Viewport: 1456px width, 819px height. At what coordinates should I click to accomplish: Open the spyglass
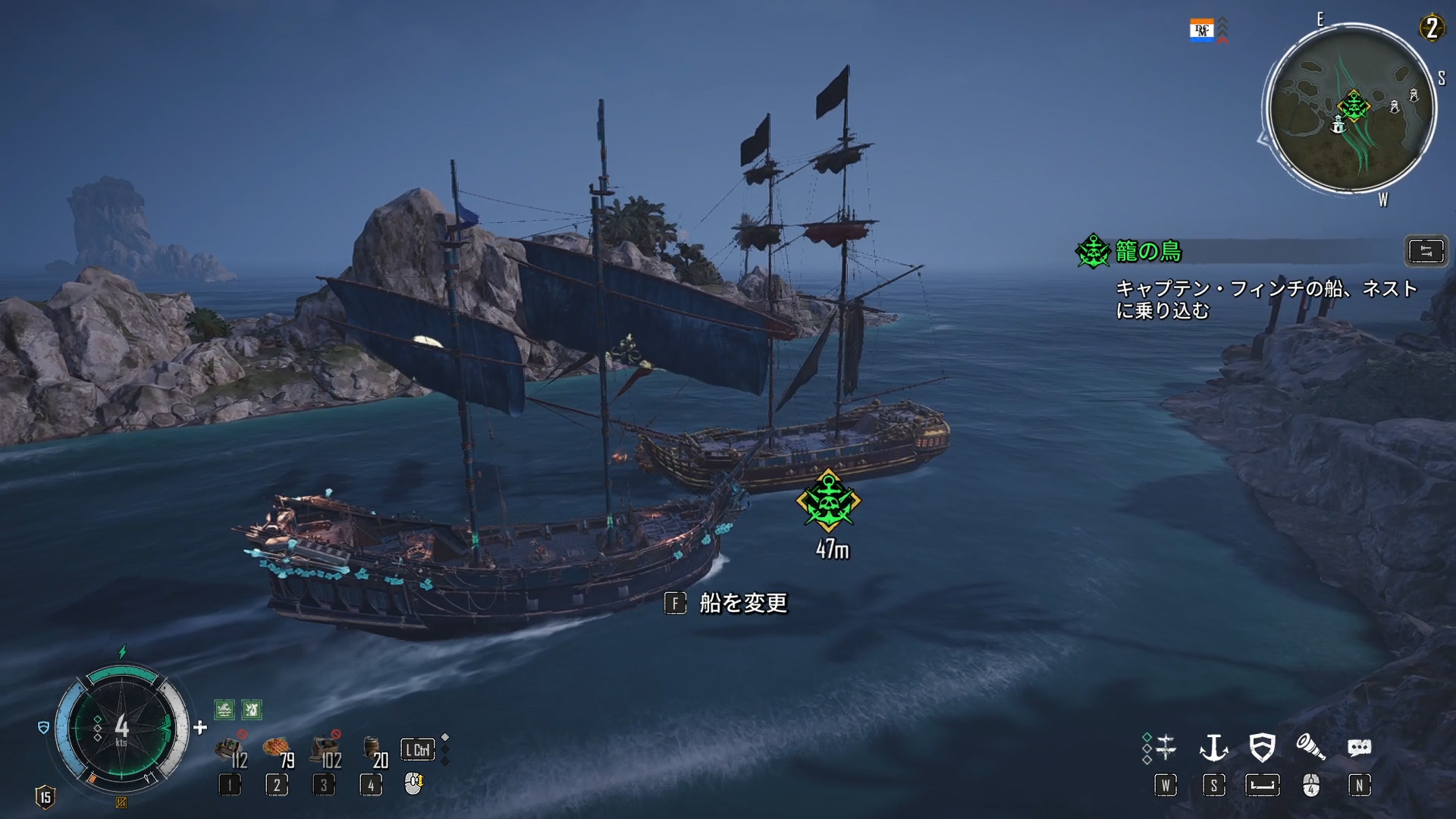coord(1310,748)
